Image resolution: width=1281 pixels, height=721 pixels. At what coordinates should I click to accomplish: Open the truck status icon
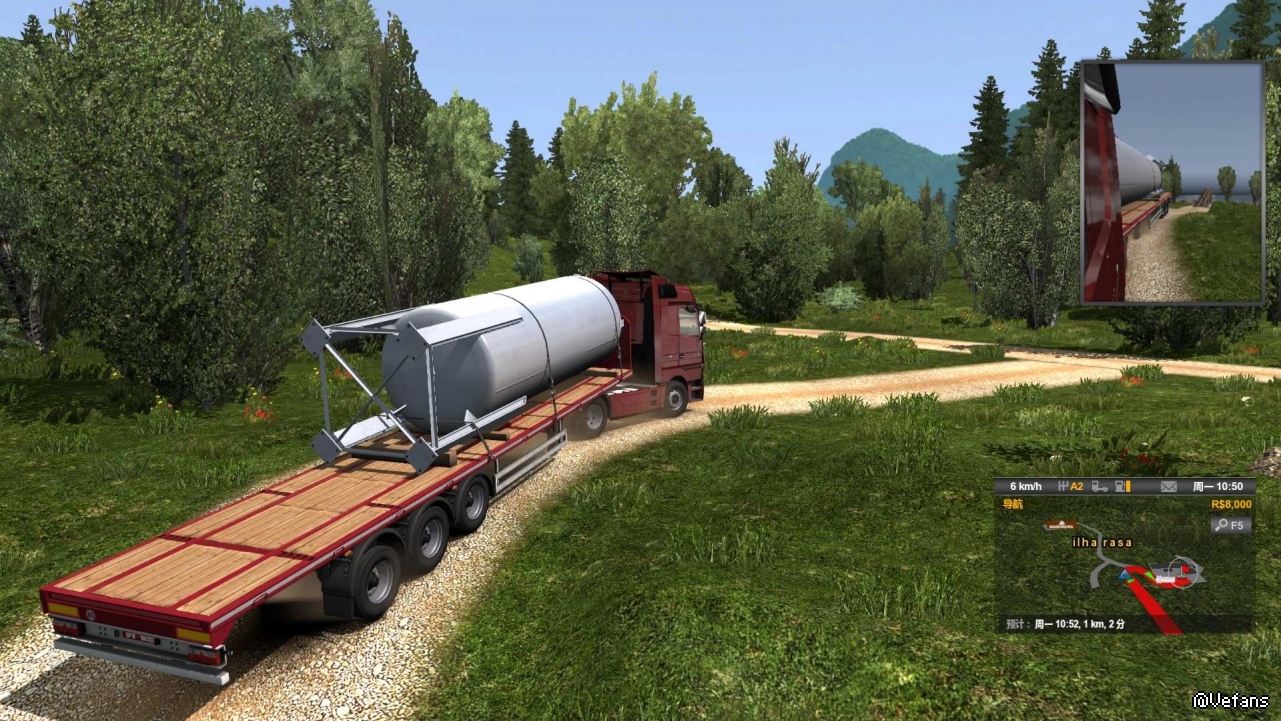[x=1099, y=487]
